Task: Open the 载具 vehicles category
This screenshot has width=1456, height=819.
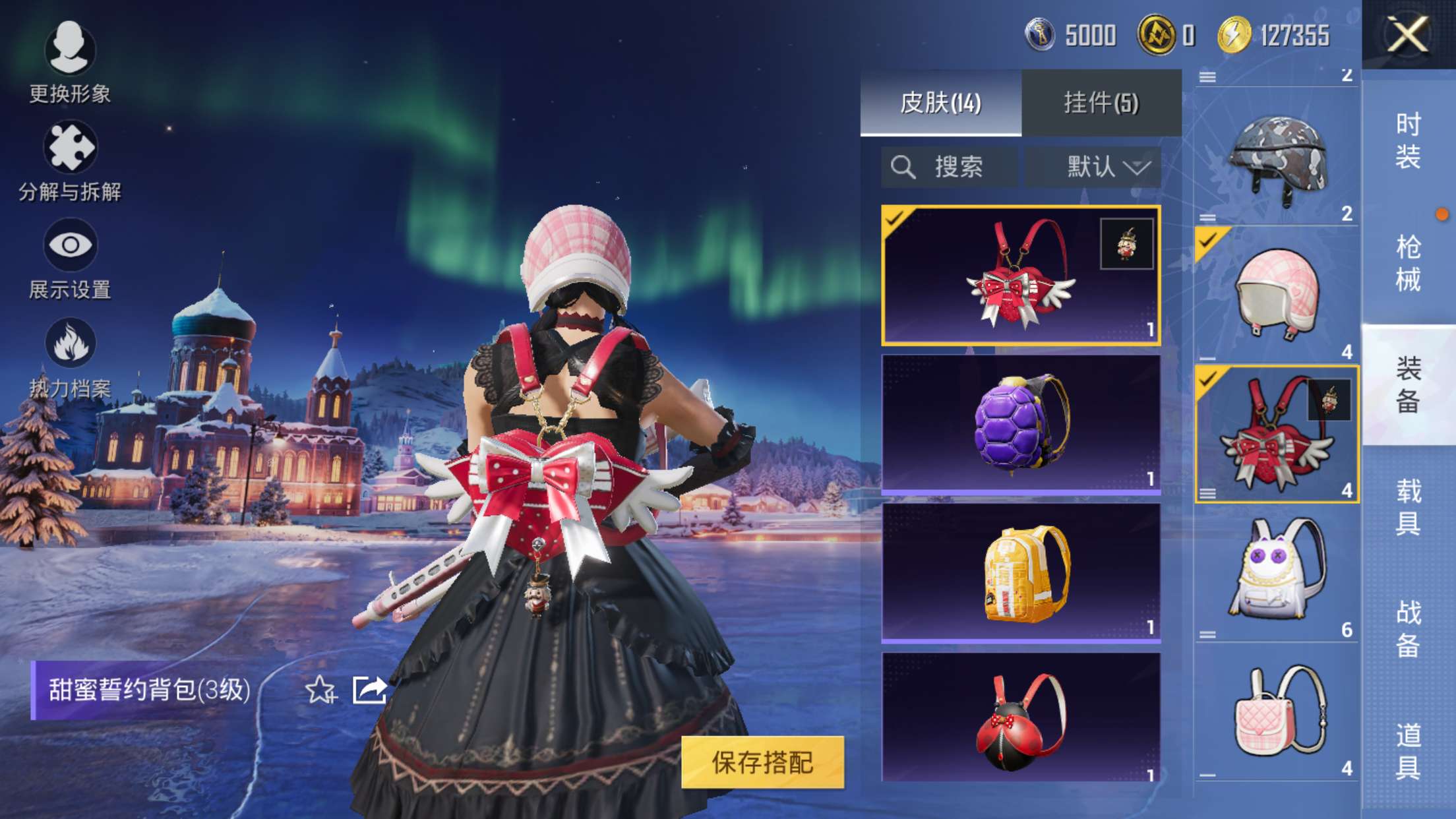Action: click(x=1409, y=507)
